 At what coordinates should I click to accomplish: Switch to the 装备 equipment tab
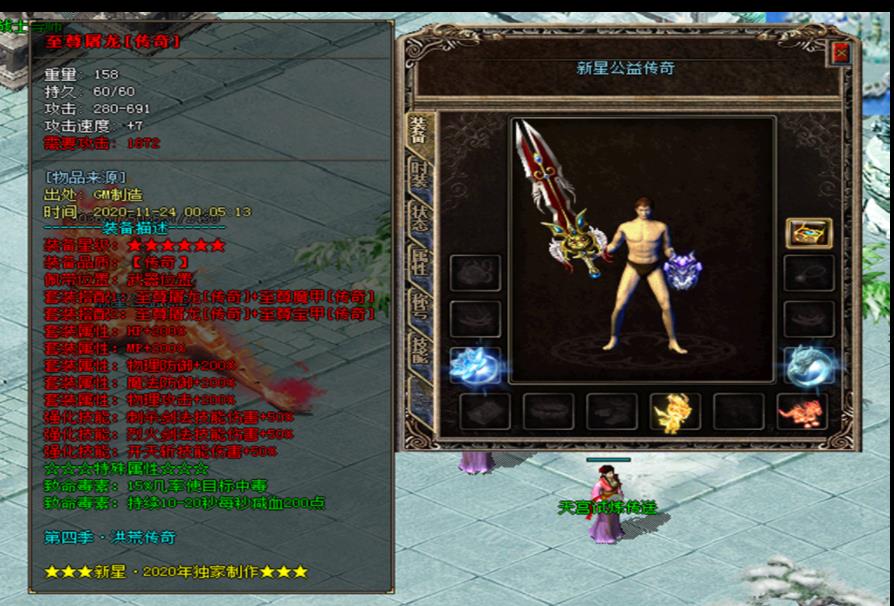point(418,132)
